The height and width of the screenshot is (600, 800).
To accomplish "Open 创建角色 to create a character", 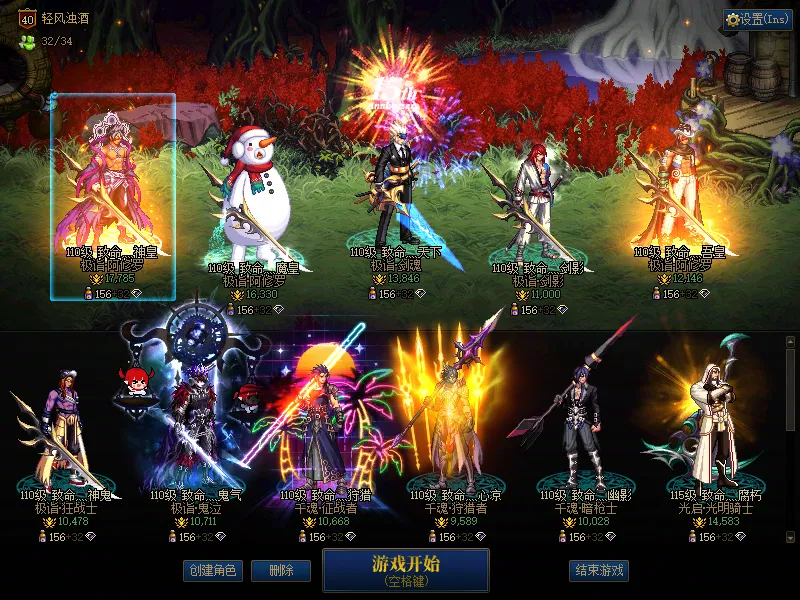I will pyautogui.click(x=213, y=570).
